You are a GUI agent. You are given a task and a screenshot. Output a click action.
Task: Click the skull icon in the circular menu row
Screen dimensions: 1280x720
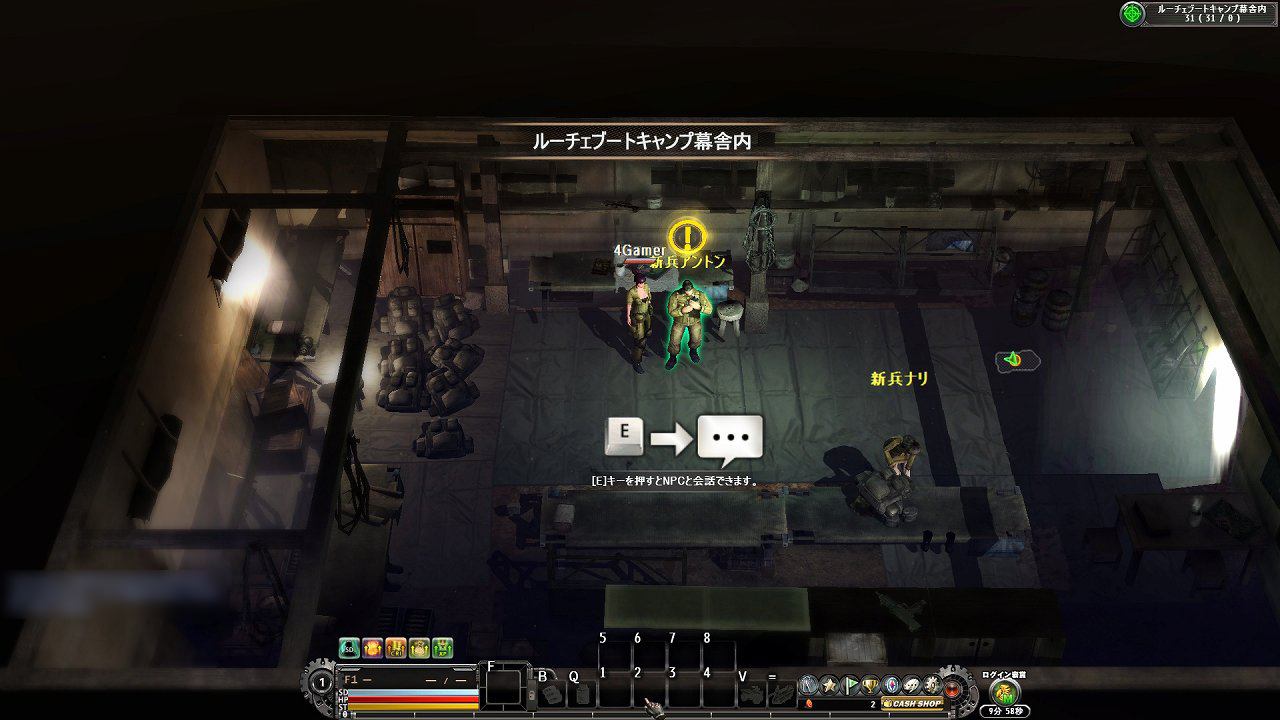coord(911,685)
